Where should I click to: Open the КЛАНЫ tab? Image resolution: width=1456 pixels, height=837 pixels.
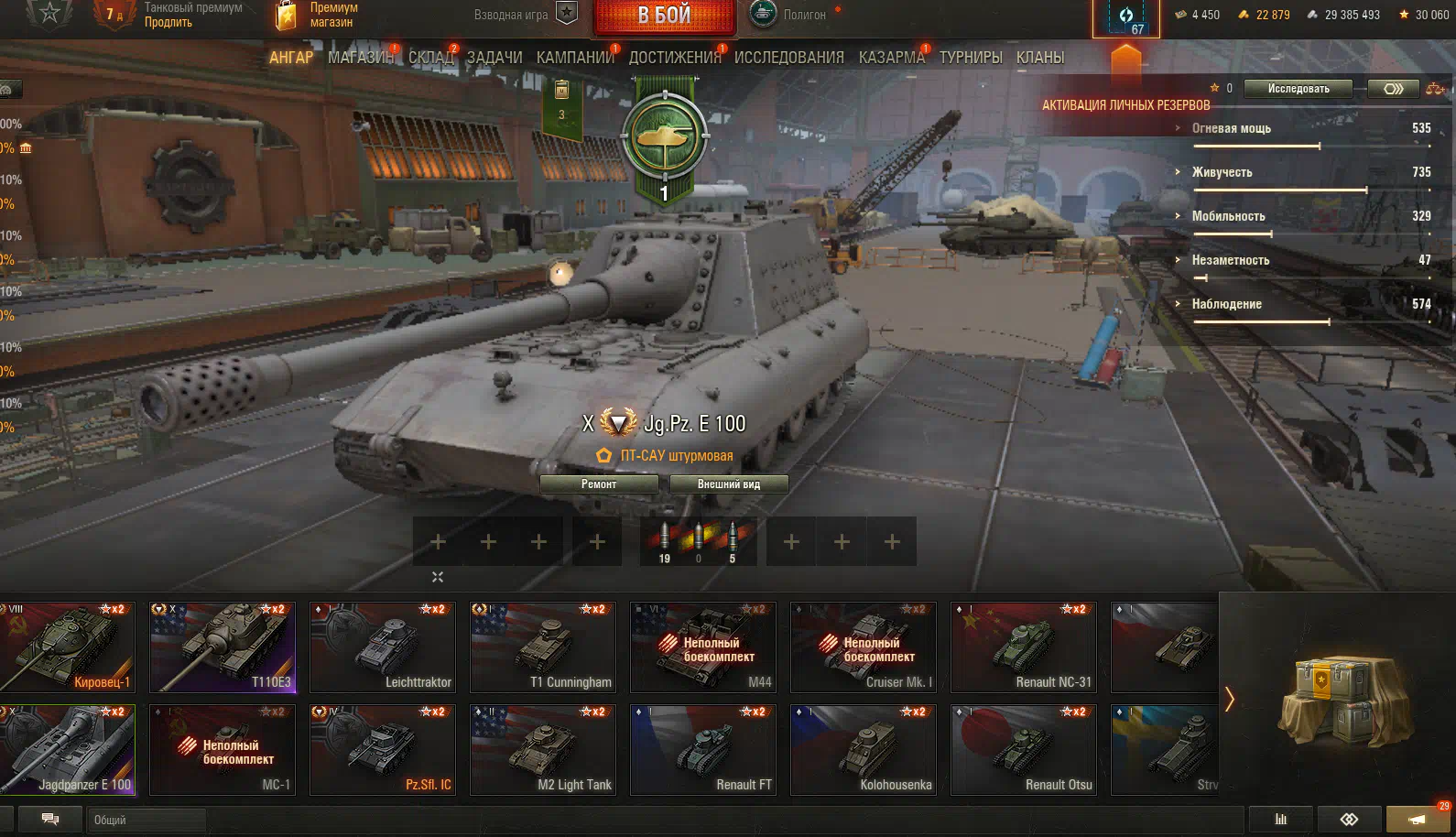click(x=1040, y=58)
